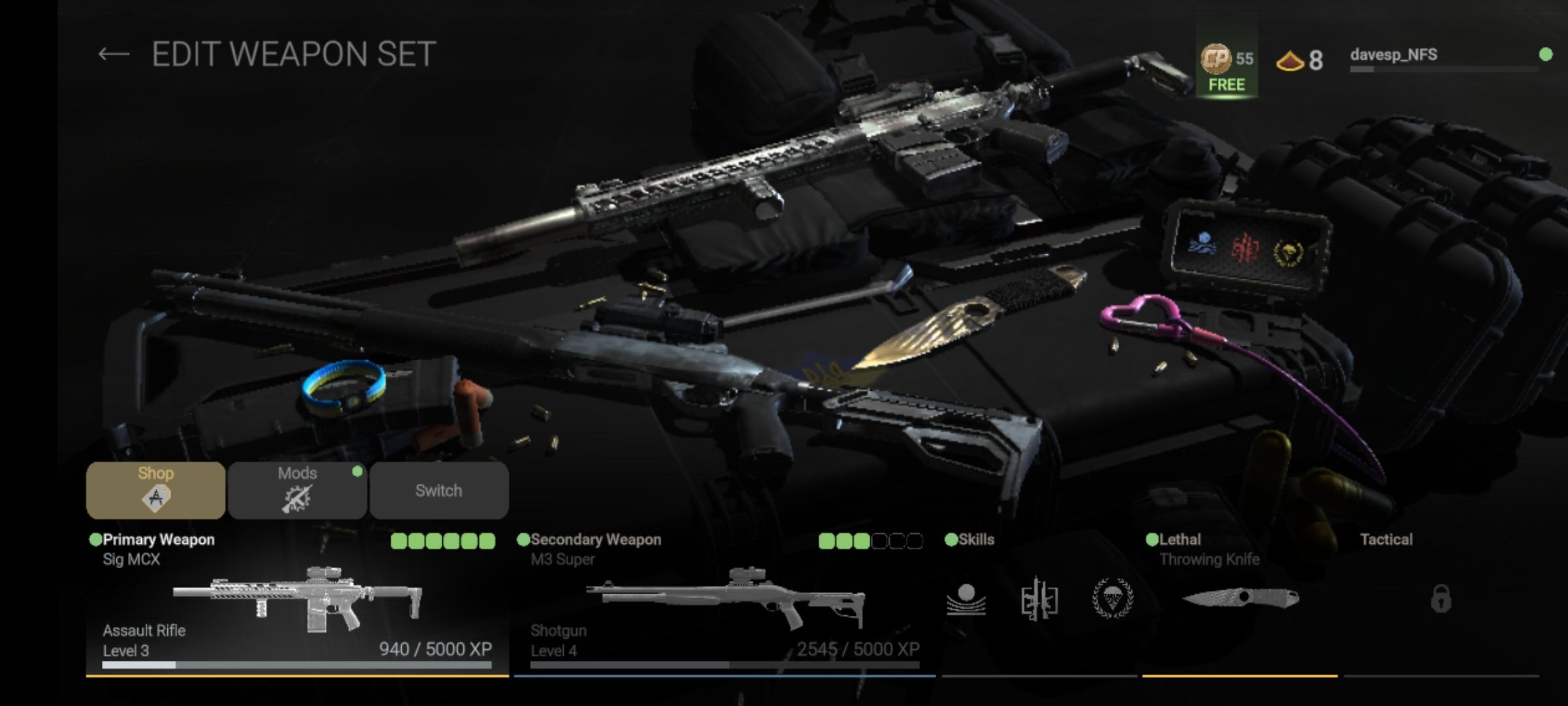The image size is (1568, 706).
Task: Select the locked Tactical slot
Action: (x=1441, y=598)
